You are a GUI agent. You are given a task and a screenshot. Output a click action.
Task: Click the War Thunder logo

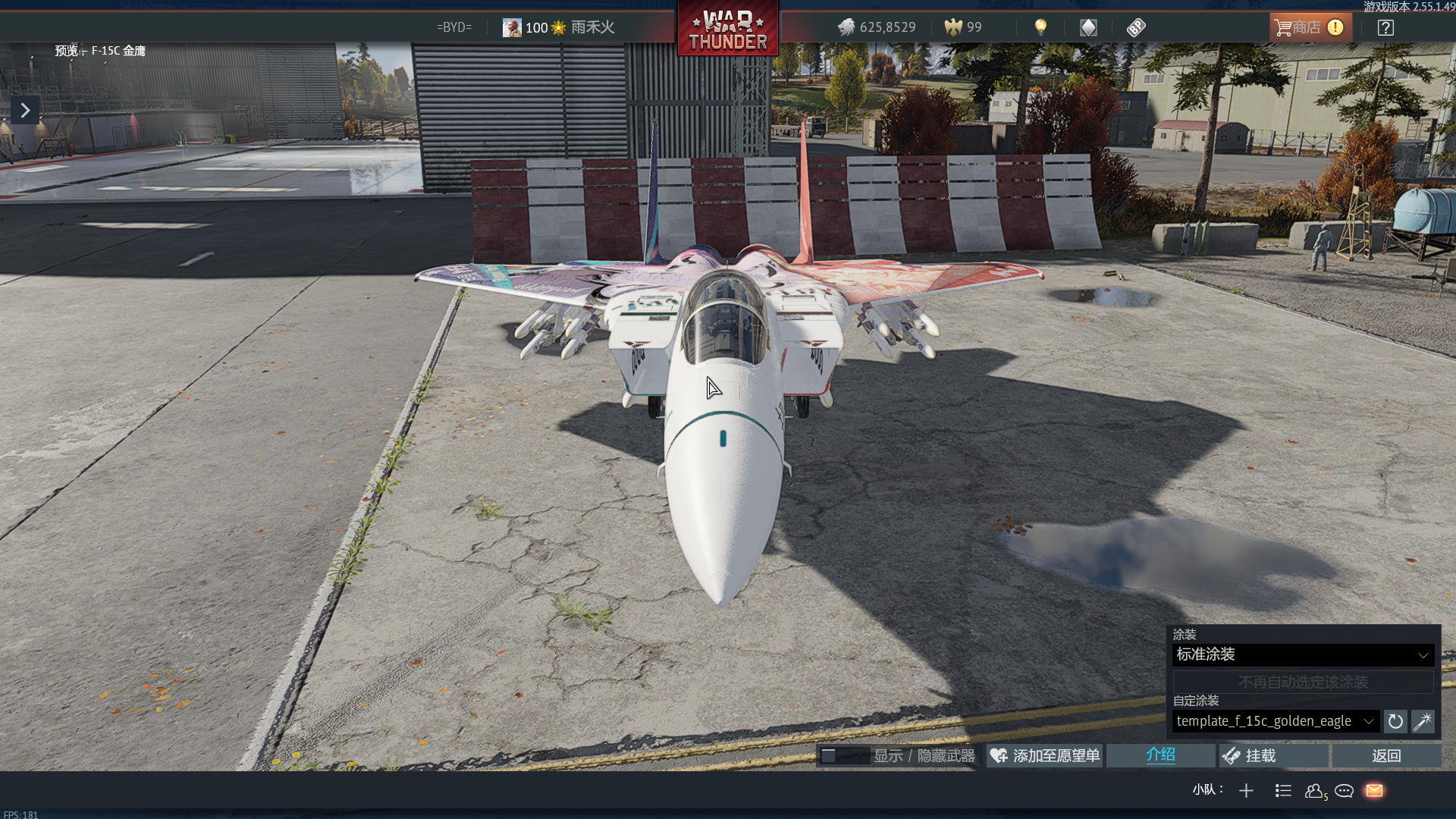pyautogui.click(x=728, y=30)
